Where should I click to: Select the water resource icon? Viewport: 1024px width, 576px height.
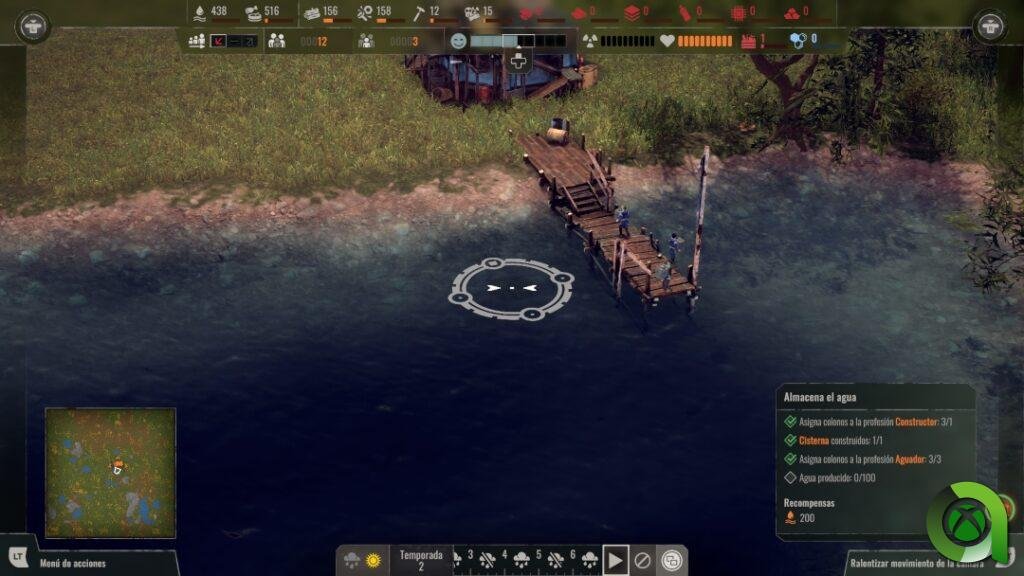click(x=200, y=13)
